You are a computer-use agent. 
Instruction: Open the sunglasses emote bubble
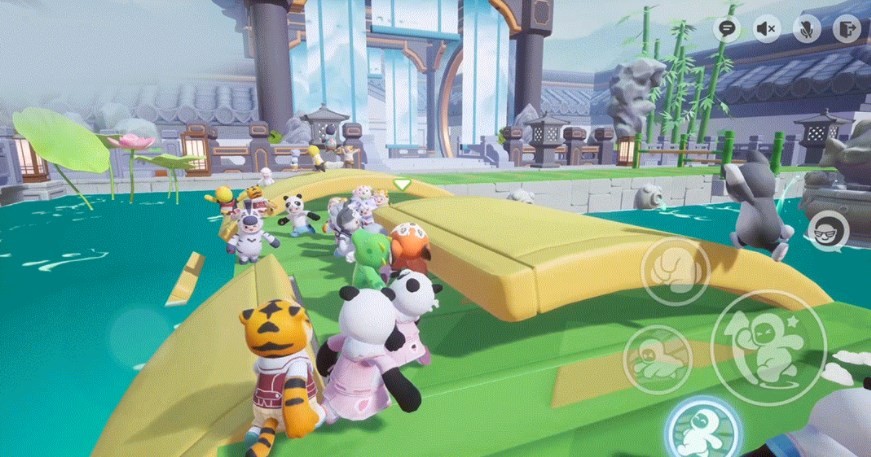(828, 231)
